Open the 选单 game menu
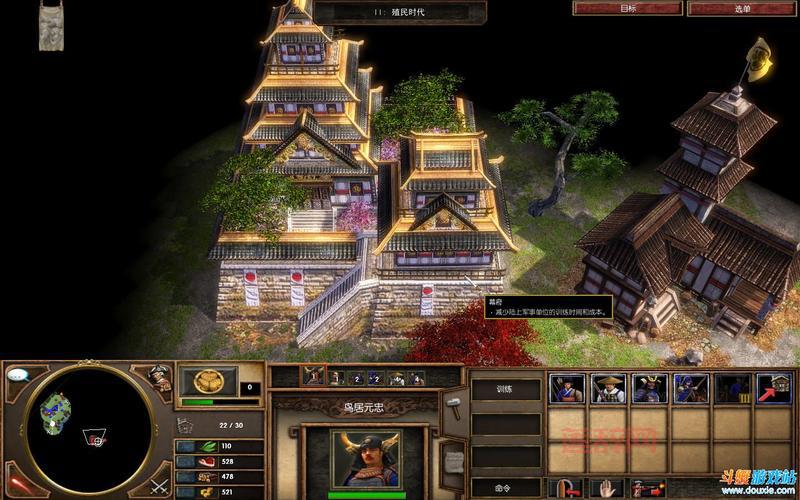 click(742, 8)
